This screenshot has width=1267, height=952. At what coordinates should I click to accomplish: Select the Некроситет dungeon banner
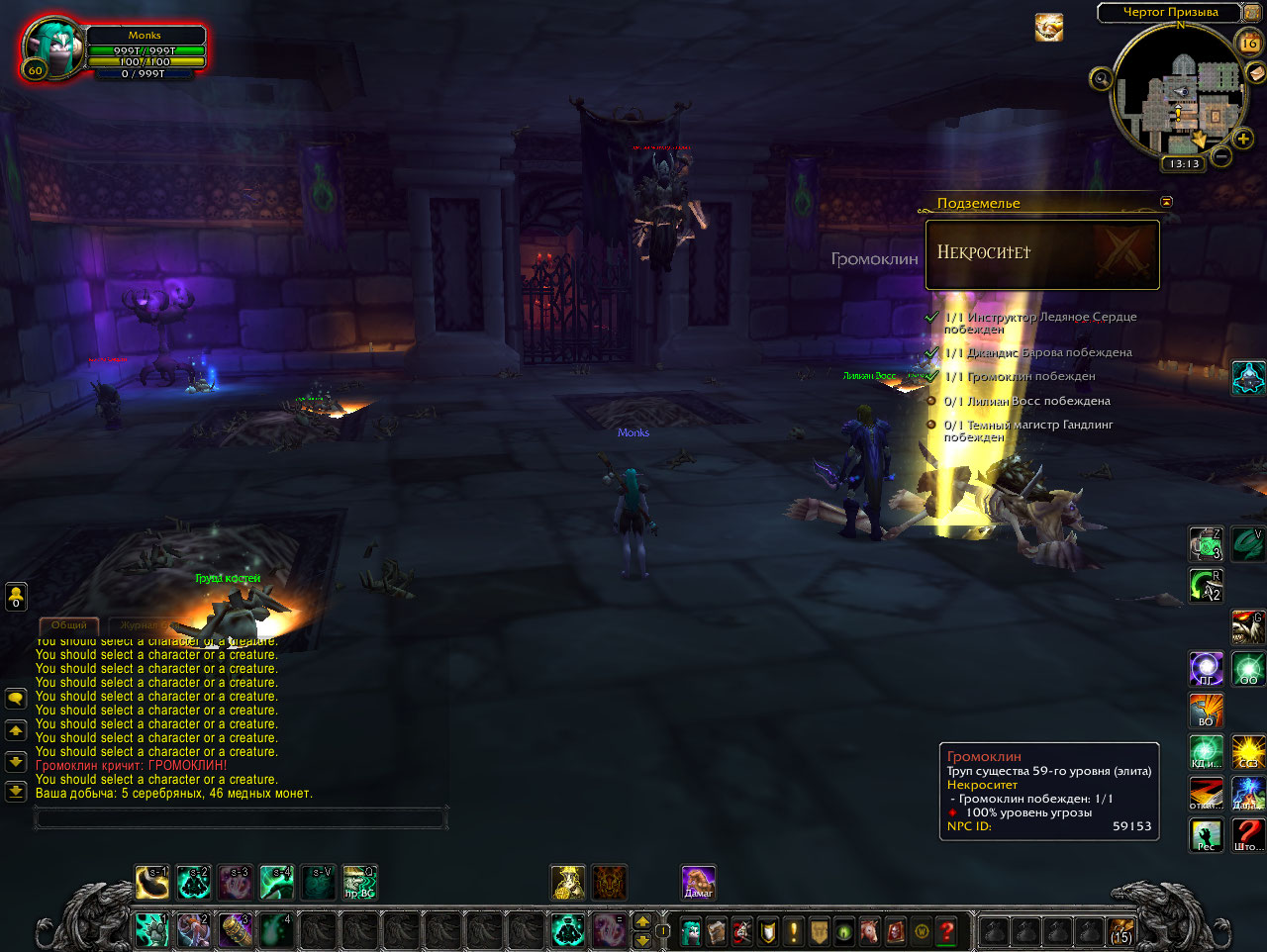pos(1042,254)
